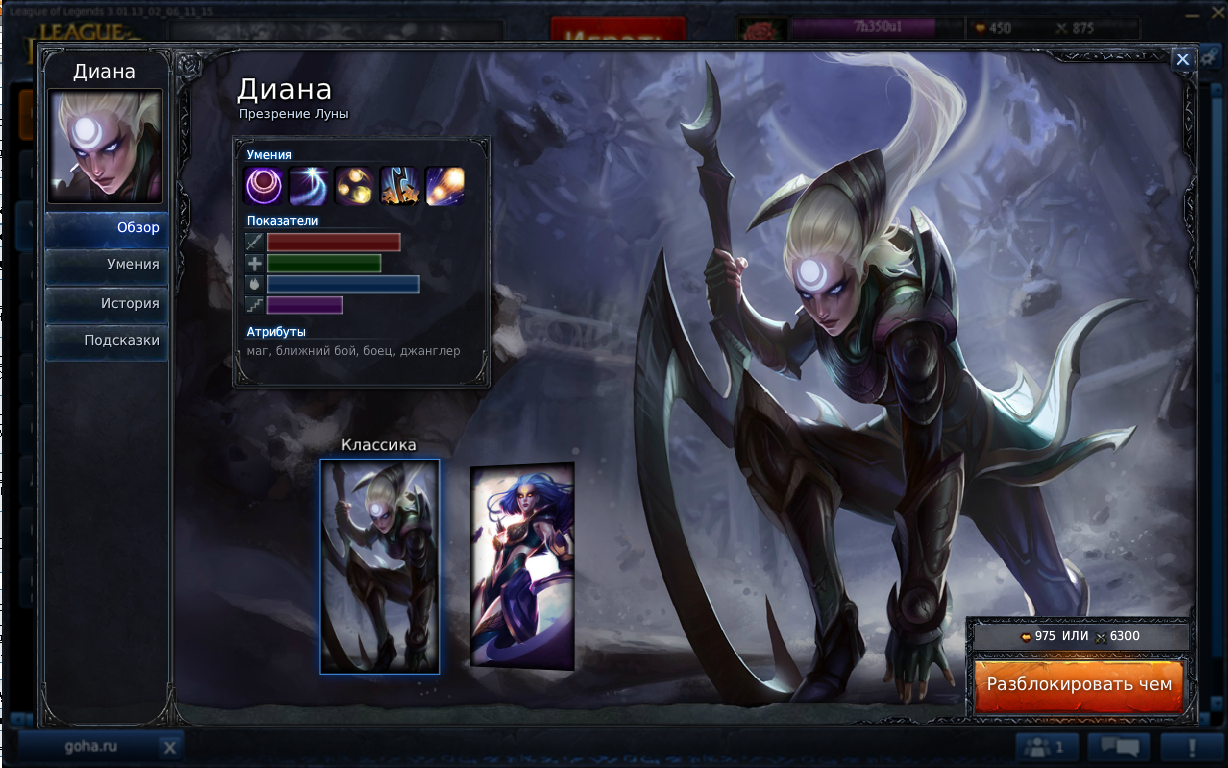This screenshot has height=768, width=1228.
Task: Click the Разблокировать чем button
Action: click(1079, 685)
